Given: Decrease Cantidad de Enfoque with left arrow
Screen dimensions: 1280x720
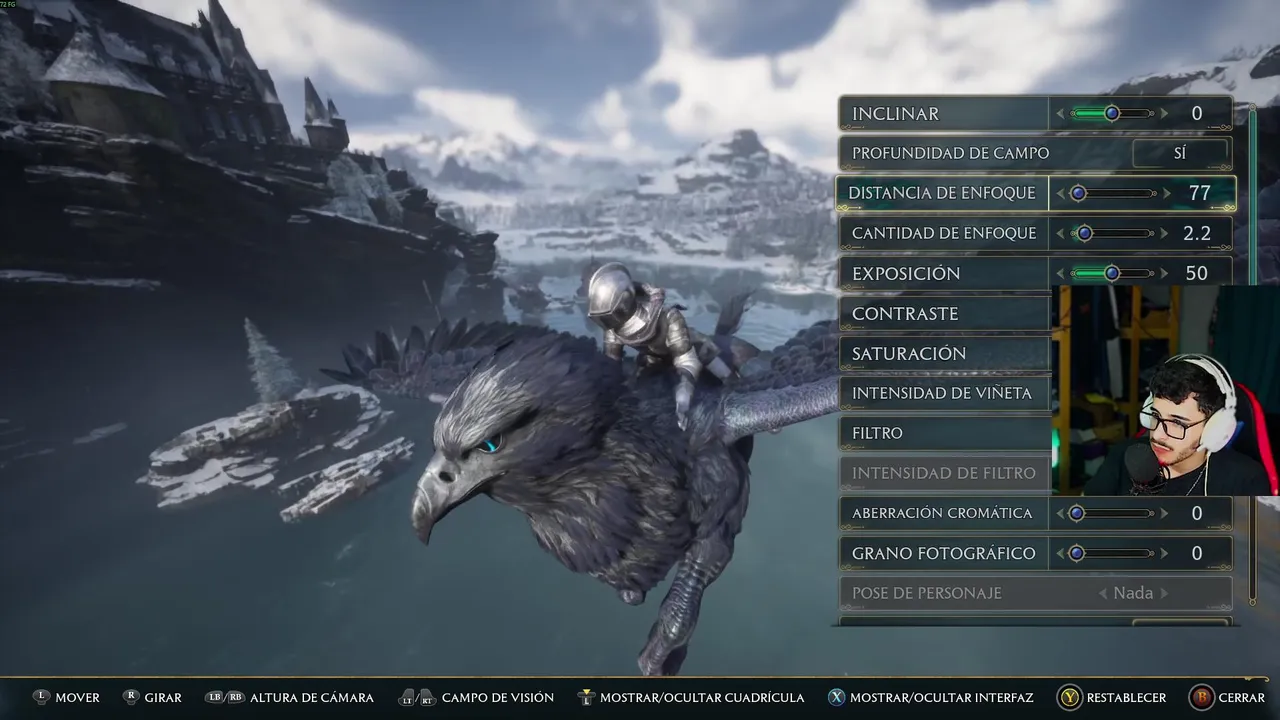Looking at the screenshot, I should coord(1060,233).
